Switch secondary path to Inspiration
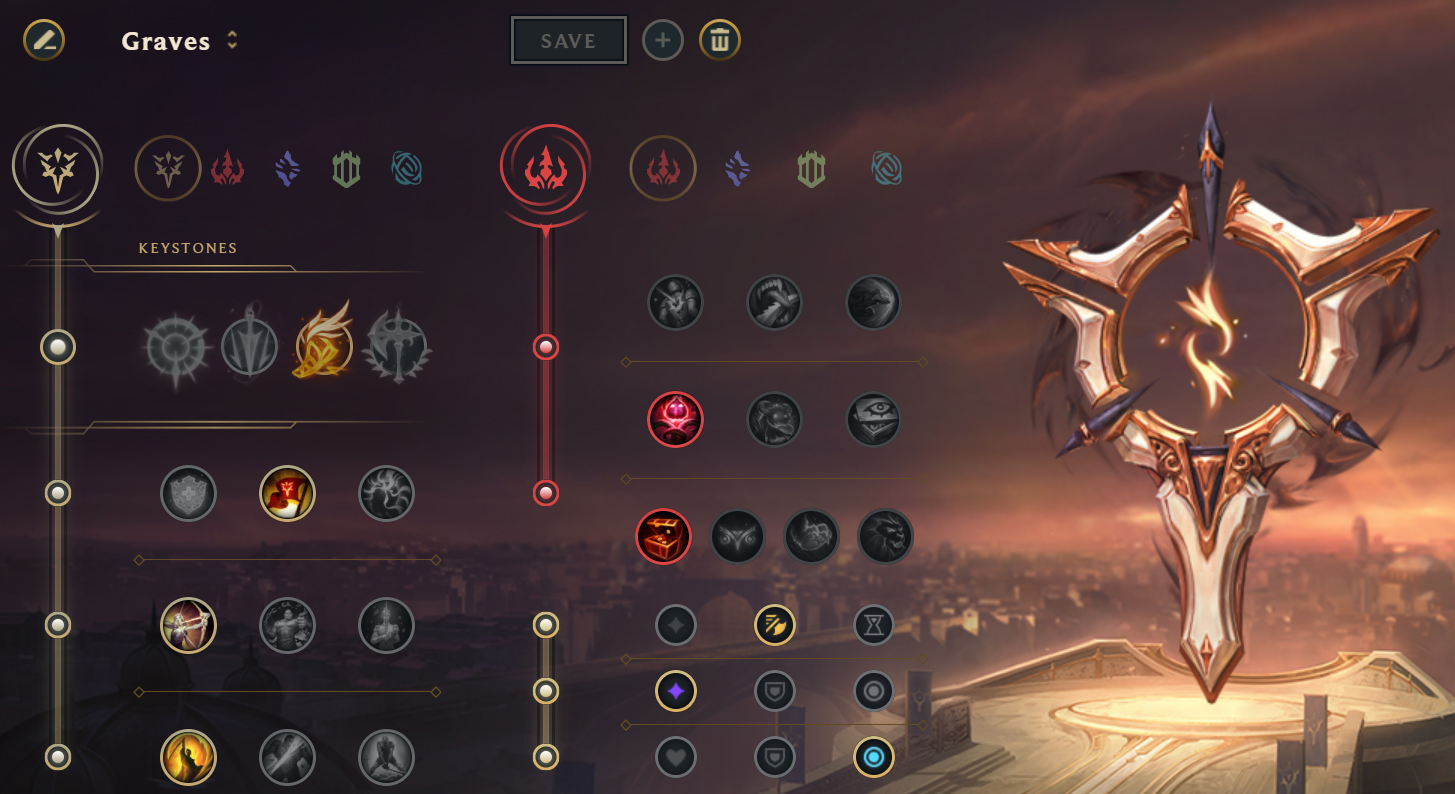Screen dimensions: 1455x794 pyautogui.click(x=886, y=169)
